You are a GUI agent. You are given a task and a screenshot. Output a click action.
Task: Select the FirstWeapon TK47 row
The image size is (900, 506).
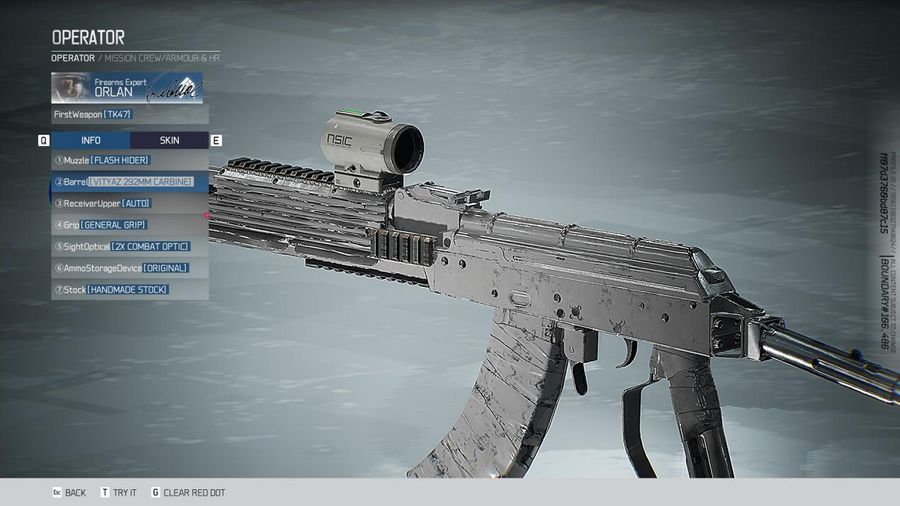click(130, 114)
